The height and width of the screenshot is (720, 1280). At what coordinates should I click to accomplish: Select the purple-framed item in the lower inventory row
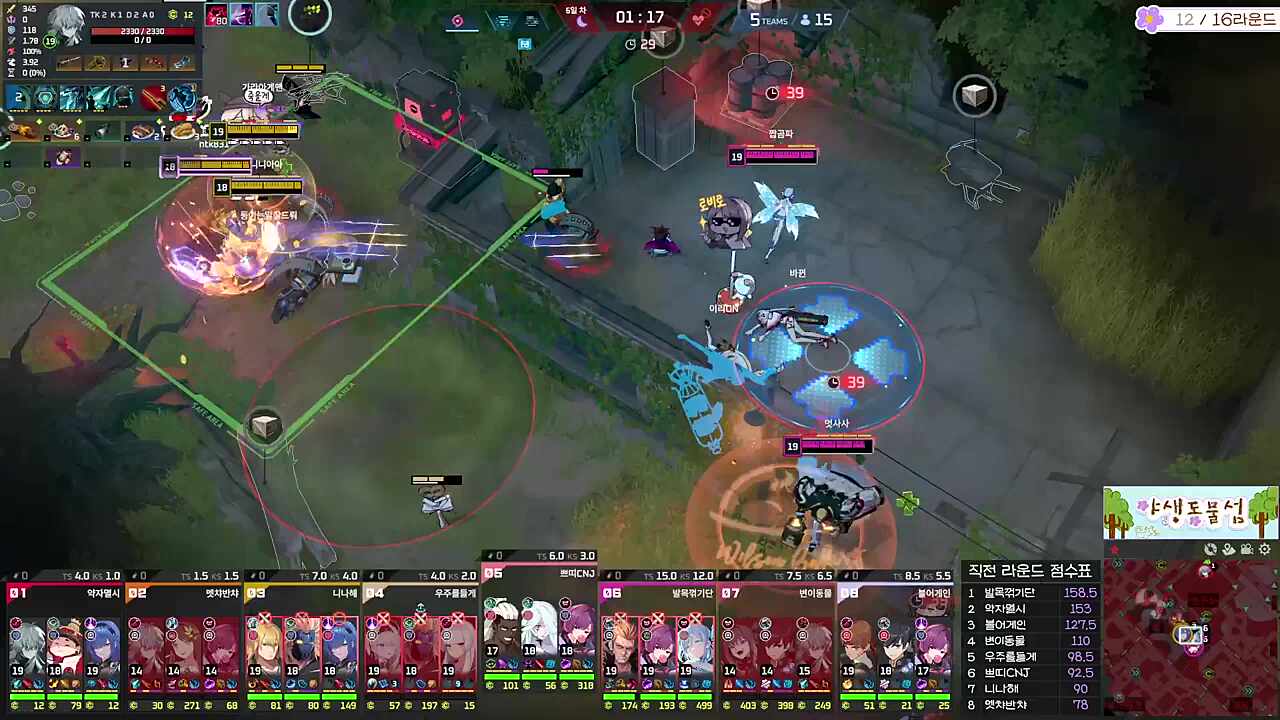pos(64,158)
